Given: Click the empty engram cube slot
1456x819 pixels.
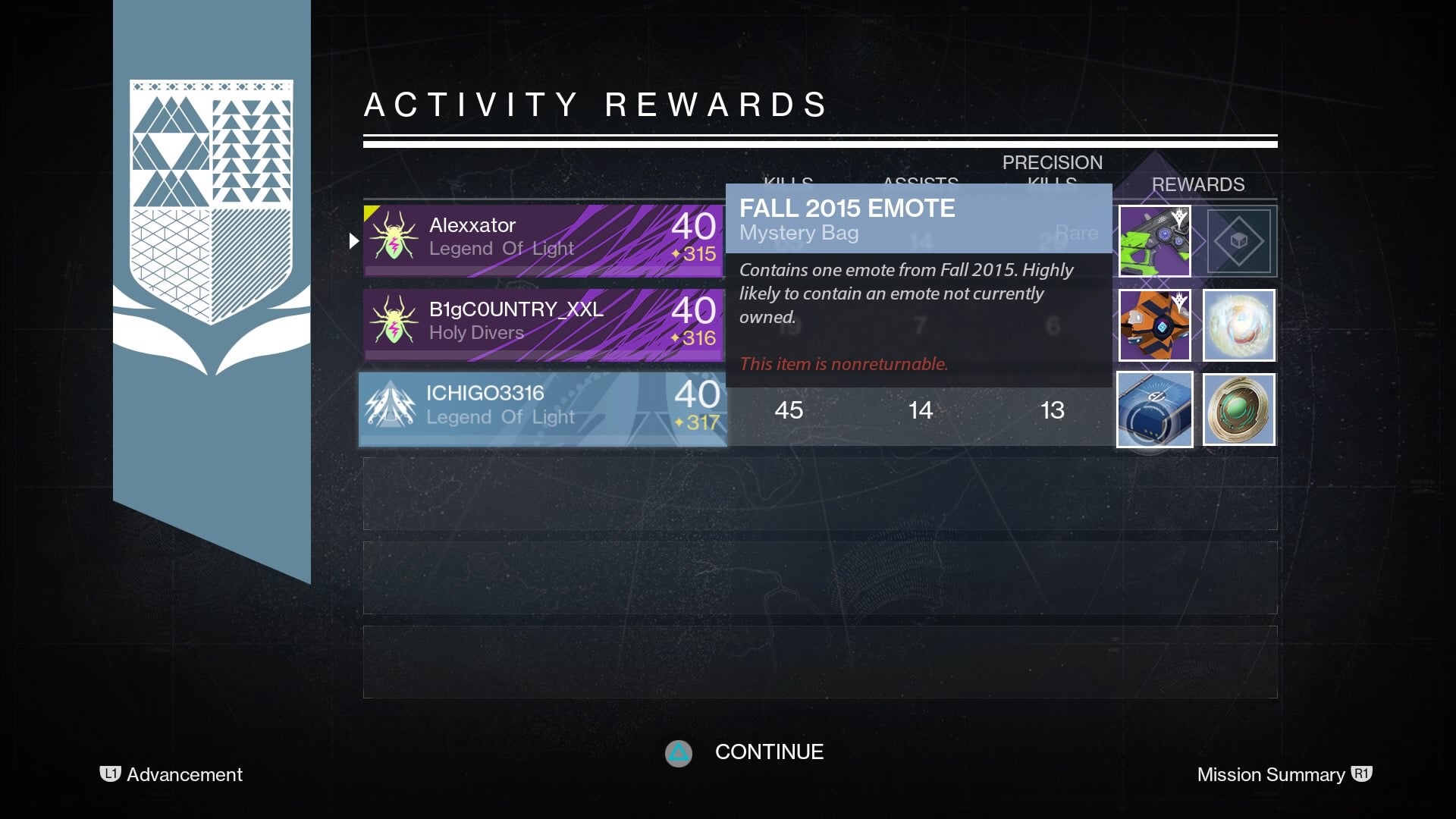Looking at the screenshot, I should click(1239, 240).
